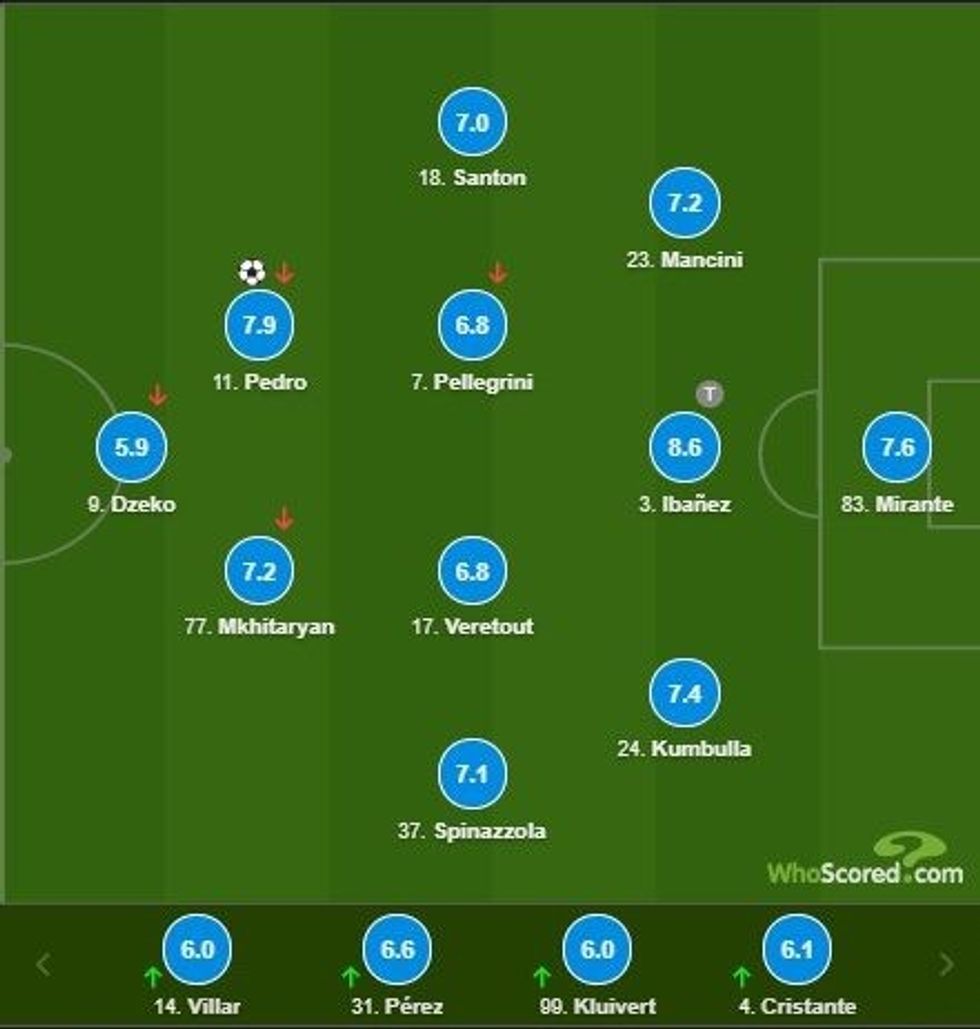The image size is (980, 1029).
Task: Select Kumbulla's 7.4 rating badge
Action: [684, 692]
